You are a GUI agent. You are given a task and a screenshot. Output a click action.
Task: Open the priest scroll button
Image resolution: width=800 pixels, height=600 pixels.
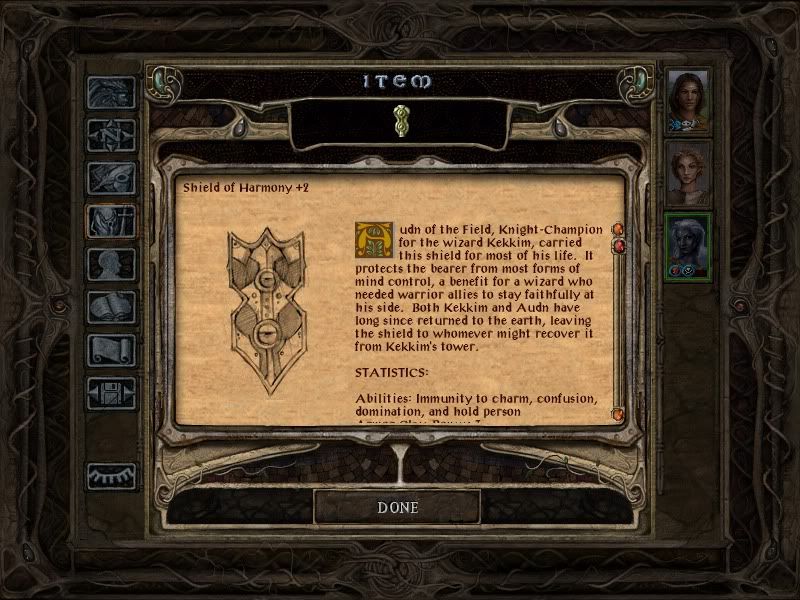tap(110, 350)
